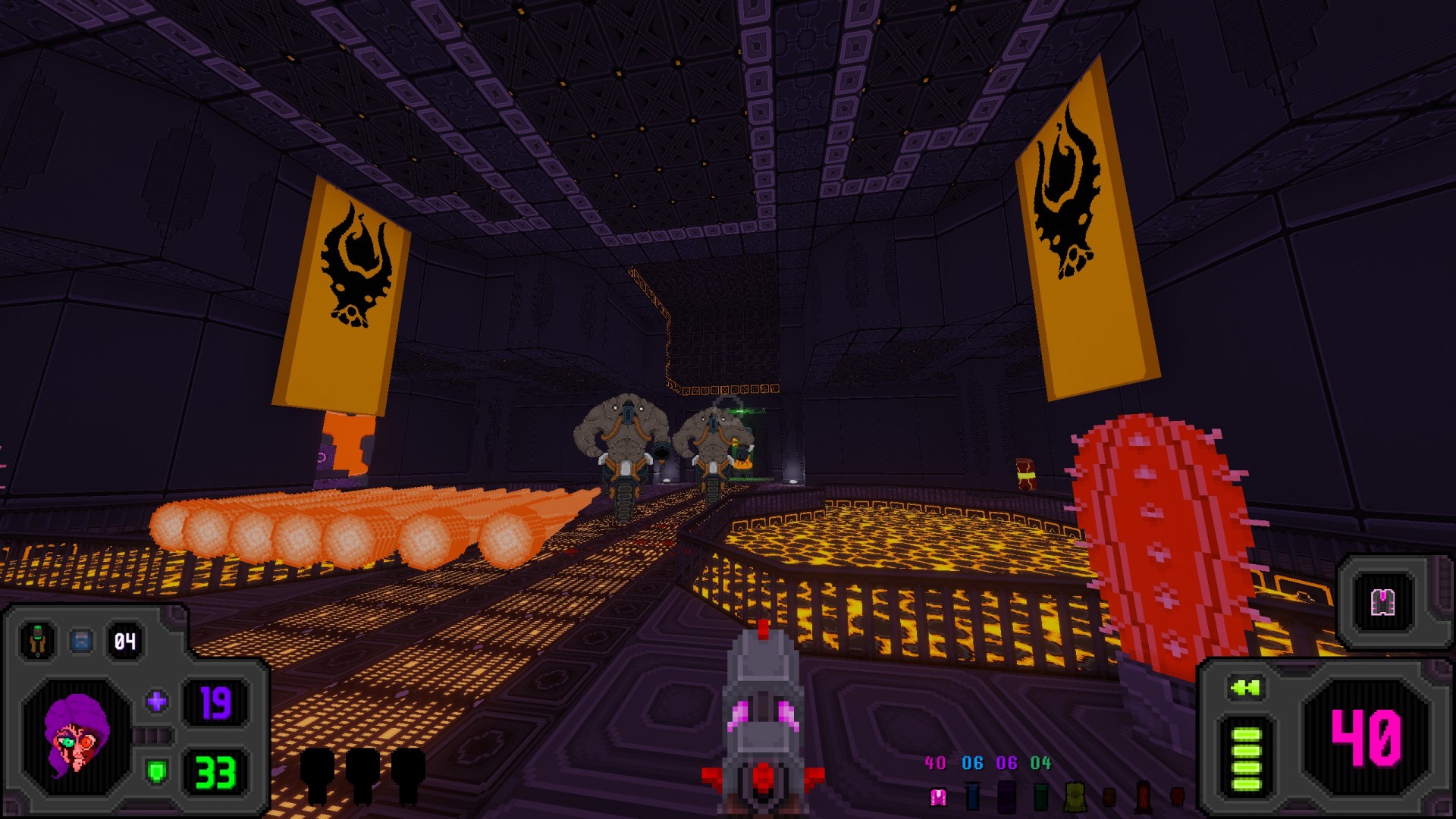Select the green canister ammo icon
This screenshot has height=819, width=1456.
point(1040,796)
